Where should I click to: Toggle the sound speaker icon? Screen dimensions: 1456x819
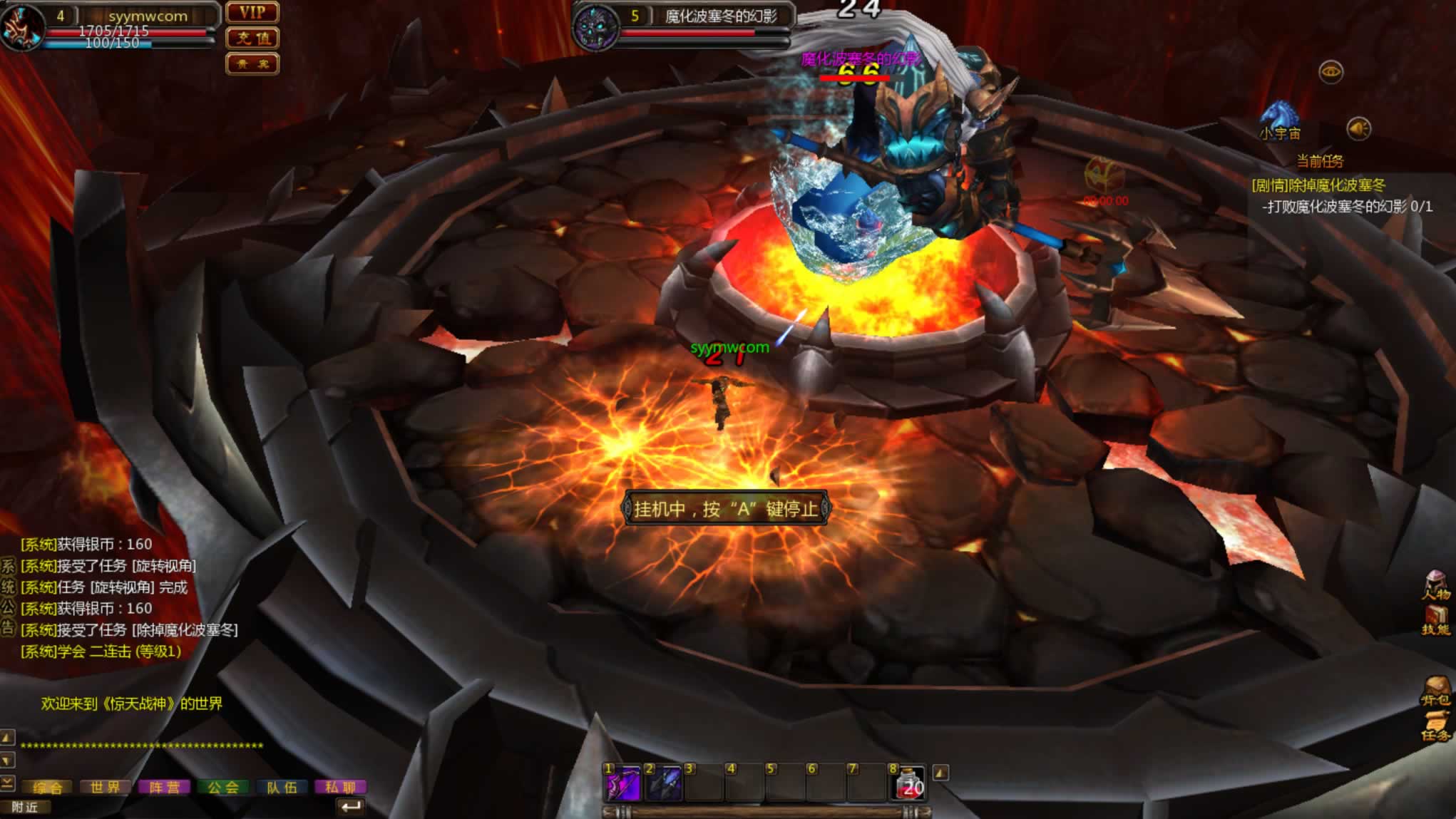[x=1358, y=129]
